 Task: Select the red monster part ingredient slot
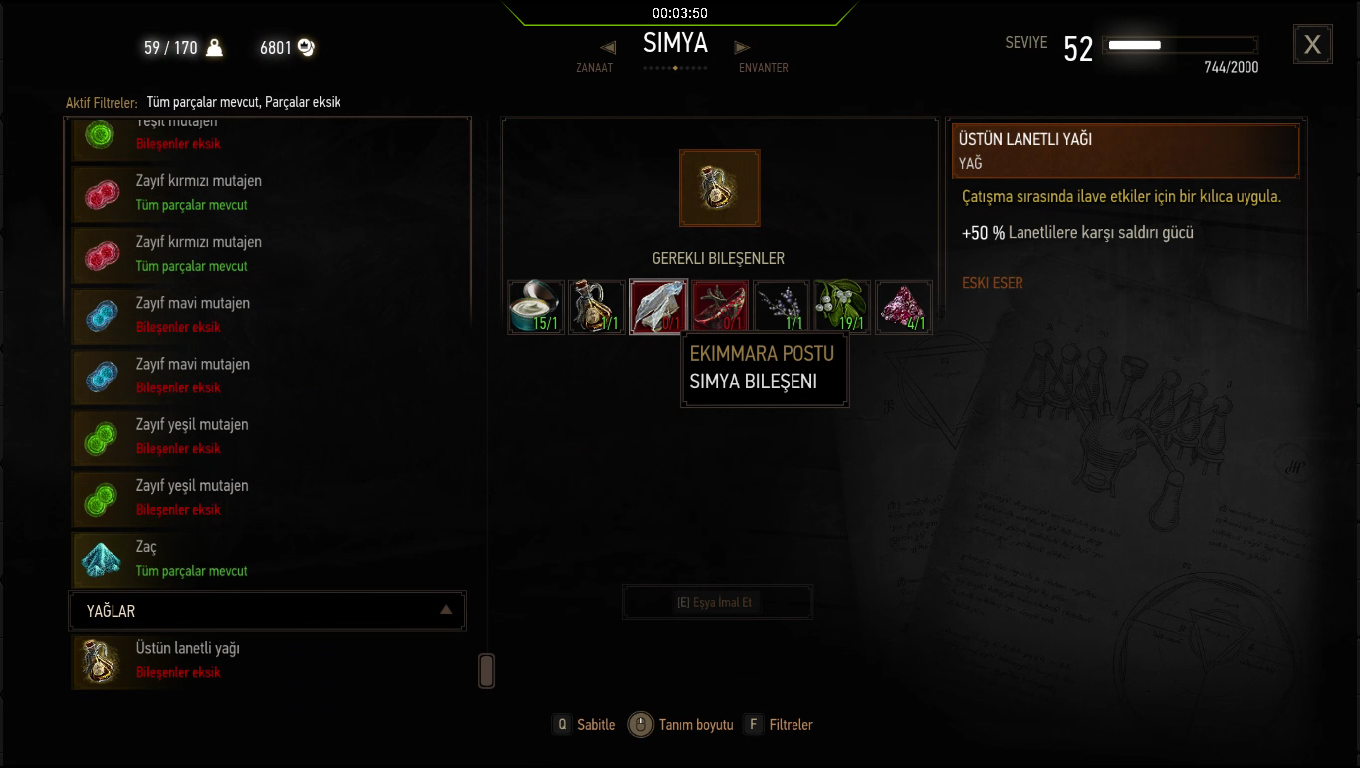[x=720, y=306]
